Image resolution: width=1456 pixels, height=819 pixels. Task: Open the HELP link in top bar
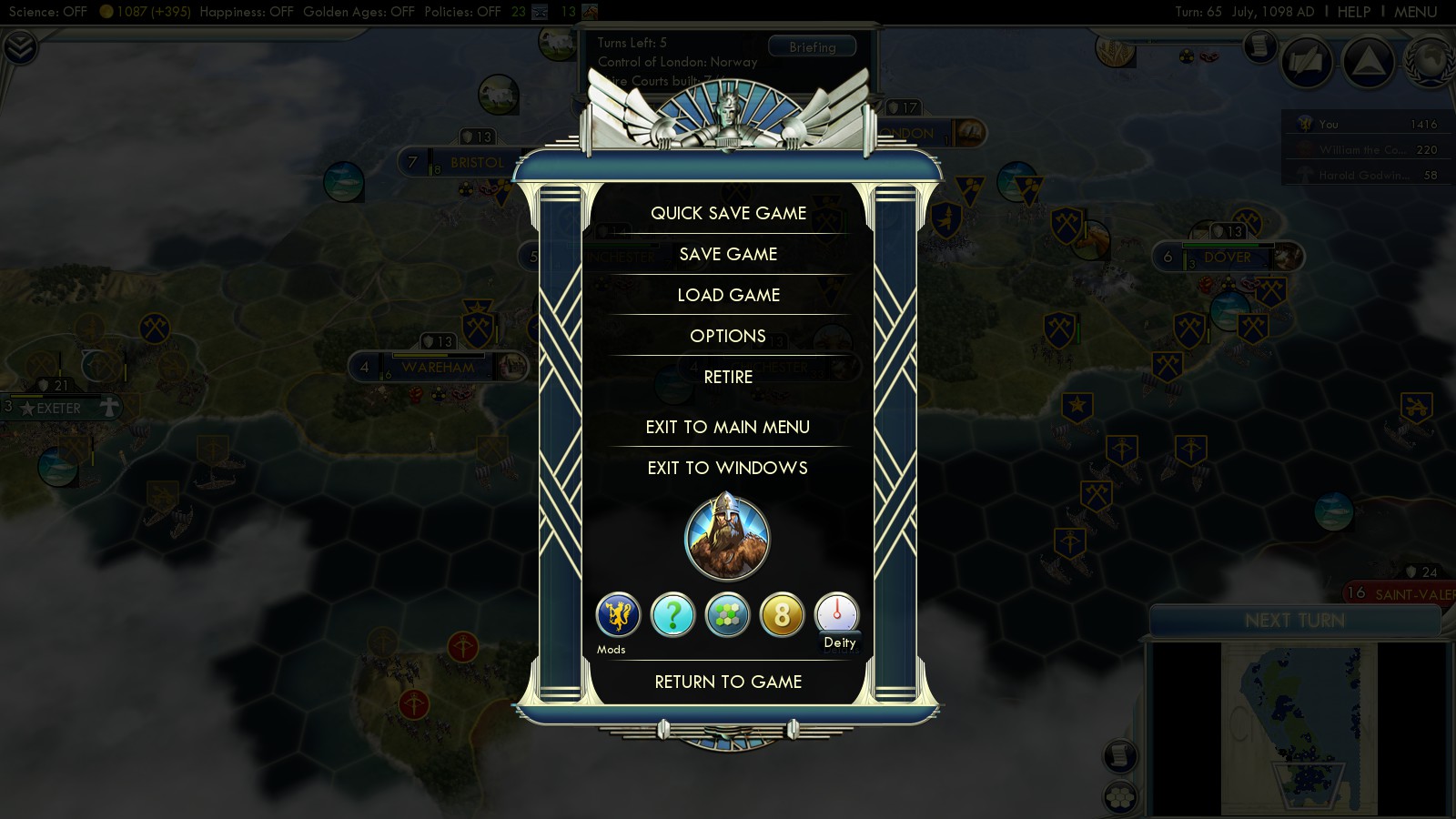[x=1353, y=12]
